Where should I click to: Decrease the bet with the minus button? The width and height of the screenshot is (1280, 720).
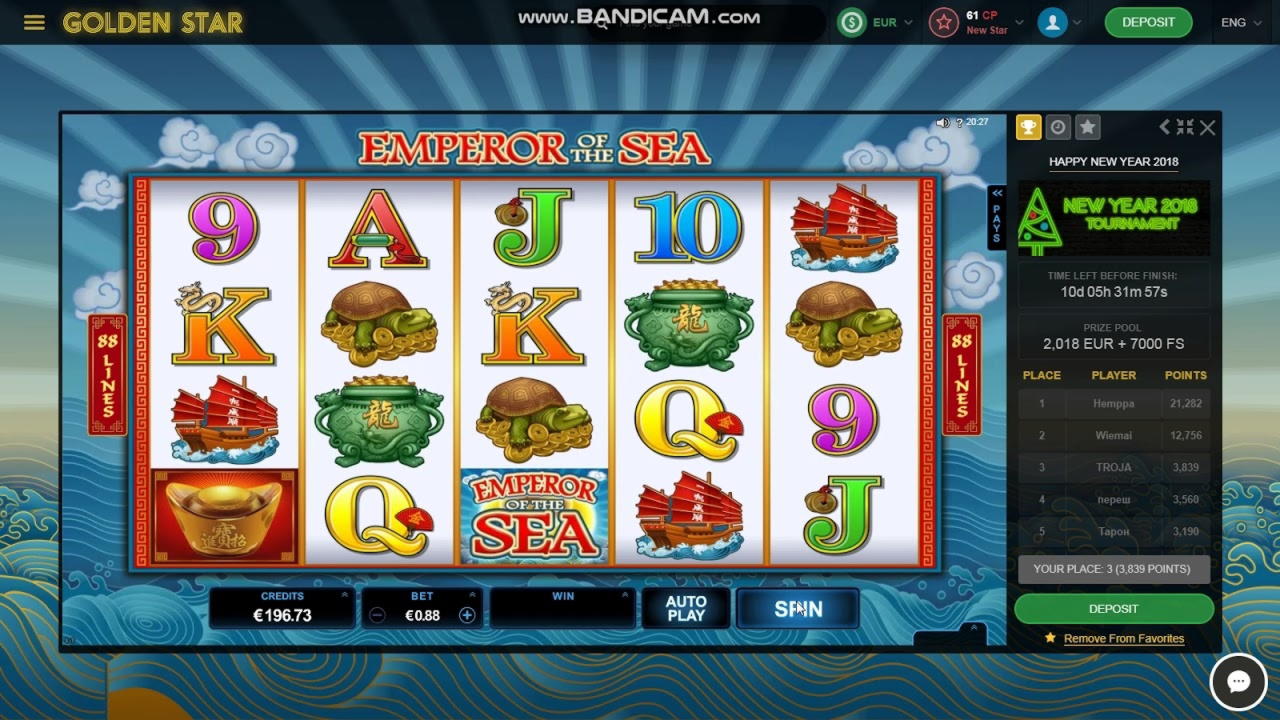tap(377, 615)
